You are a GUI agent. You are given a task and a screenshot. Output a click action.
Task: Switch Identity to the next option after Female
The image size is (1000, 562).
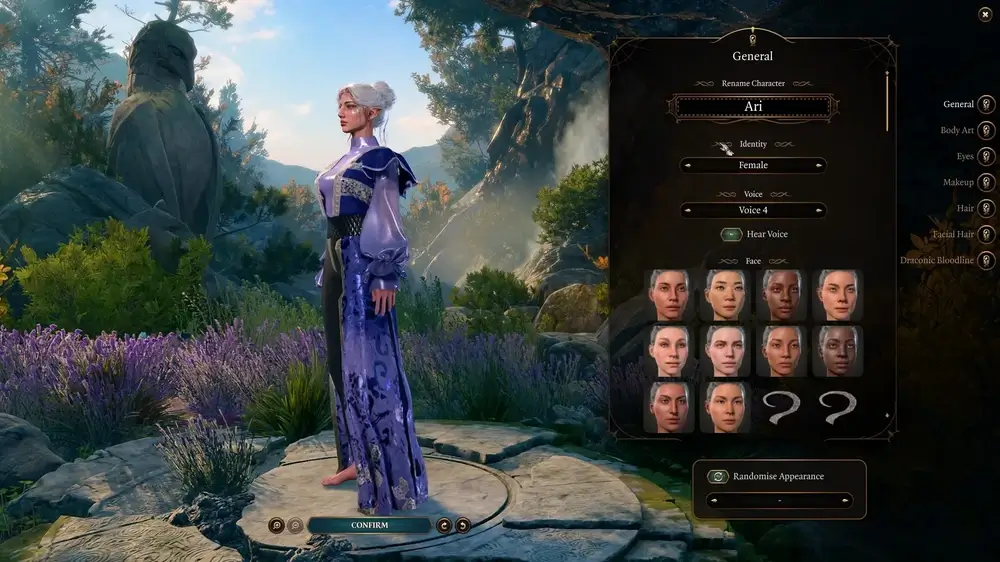[x=819, y=166]
